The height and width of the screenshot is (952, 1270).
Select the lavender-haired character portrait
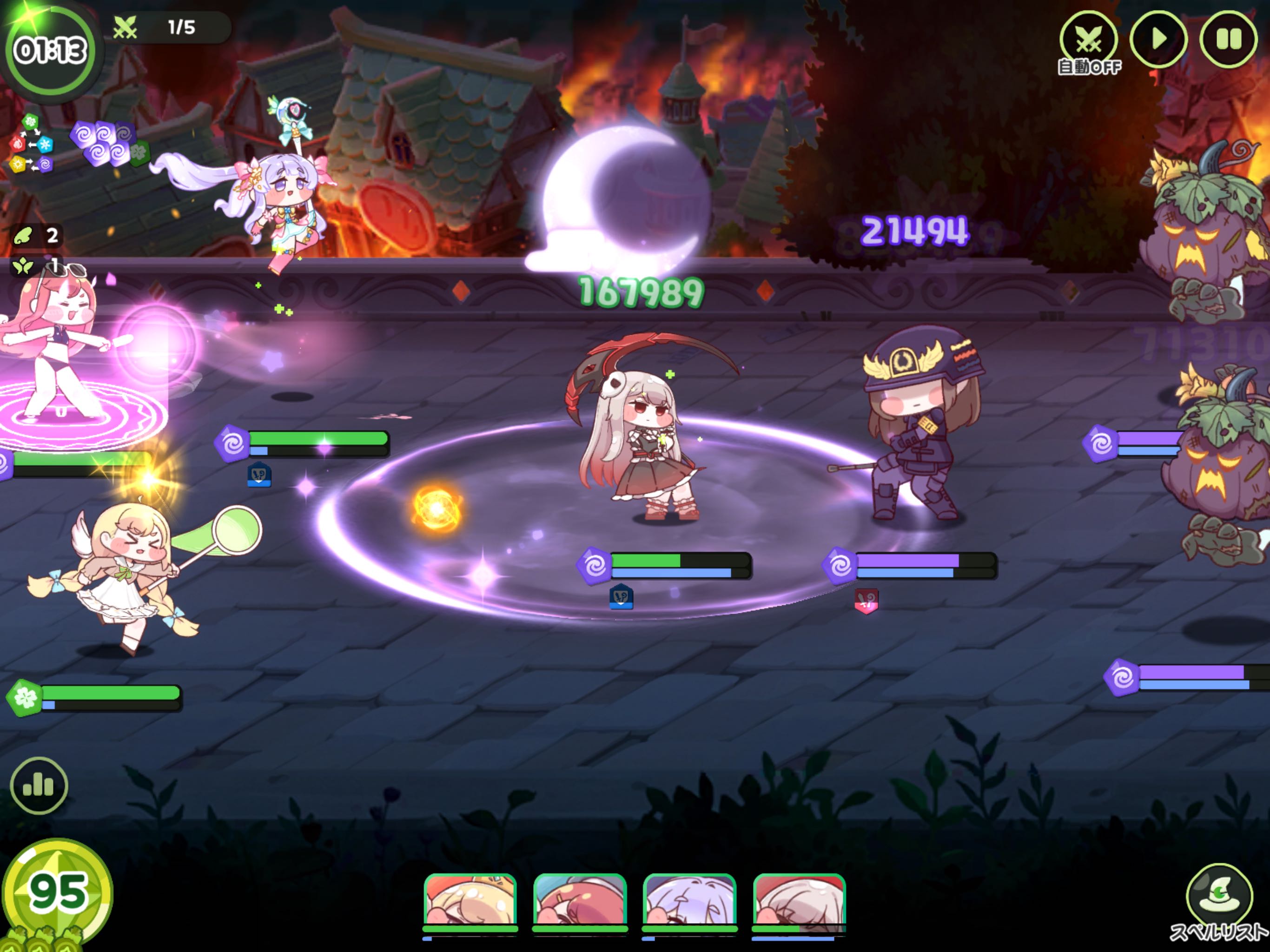689,901
